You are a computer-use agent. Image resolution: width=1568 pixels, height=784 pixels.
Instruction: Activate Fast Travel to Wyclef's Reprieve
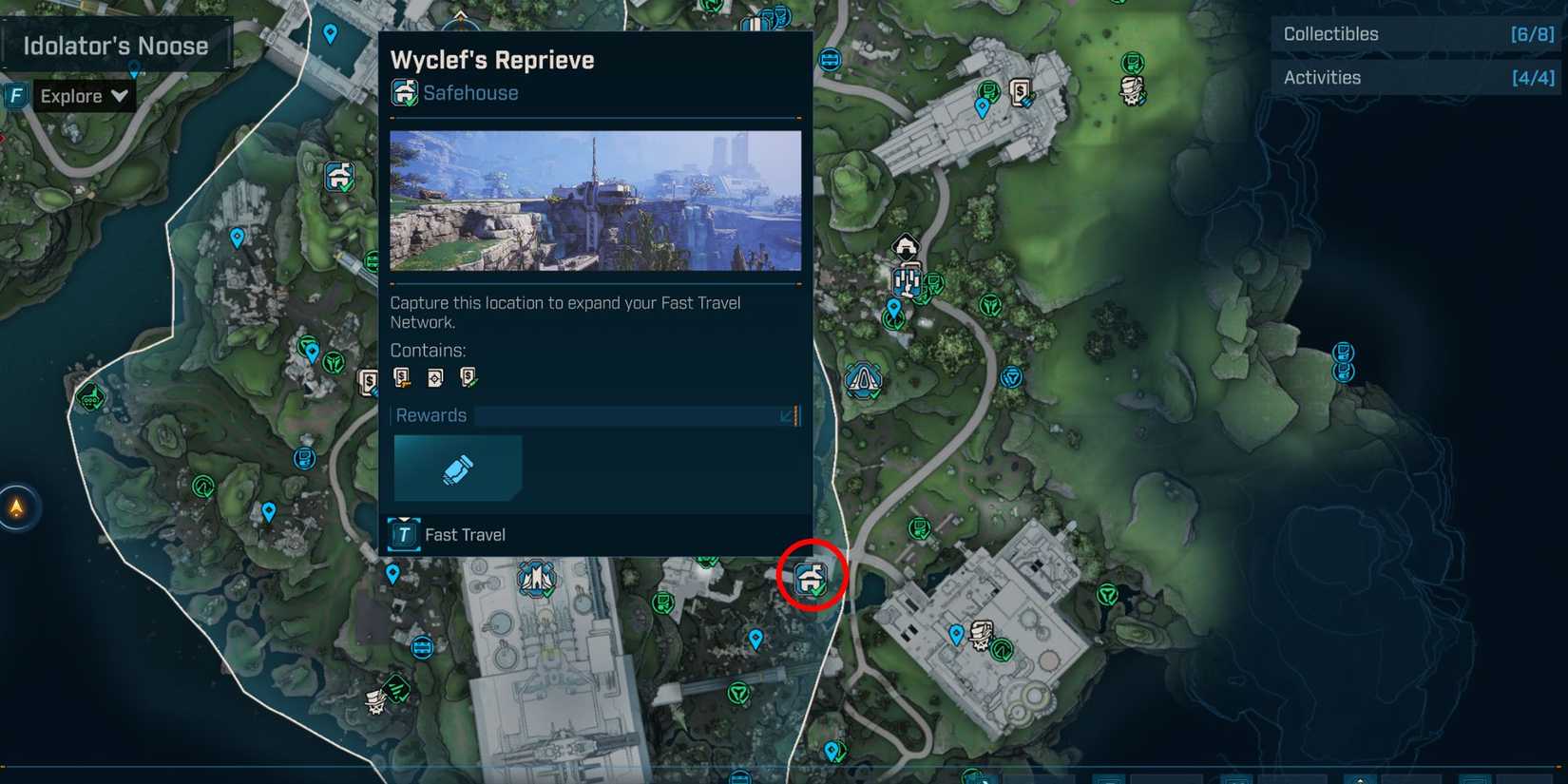(466, 534)
